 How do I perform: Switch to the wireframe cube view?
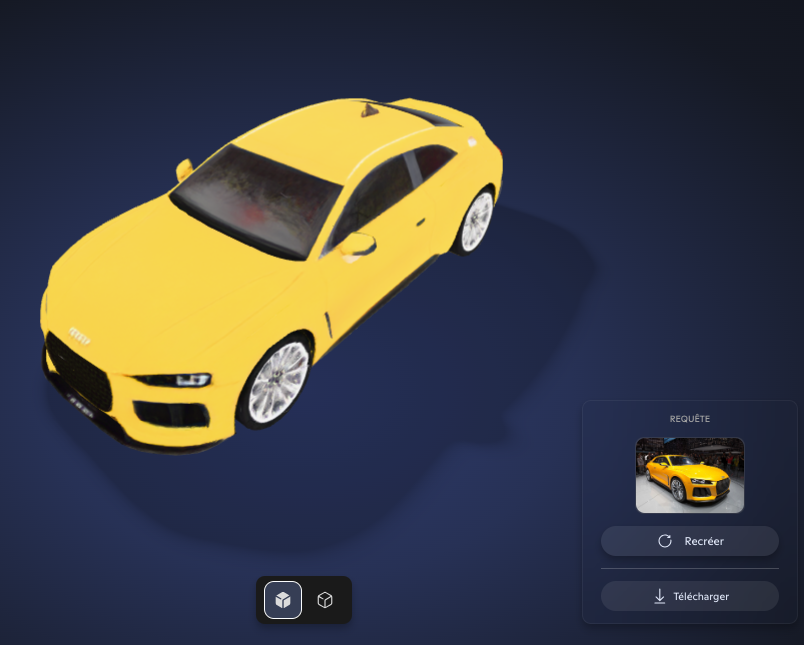click(325, 600)
